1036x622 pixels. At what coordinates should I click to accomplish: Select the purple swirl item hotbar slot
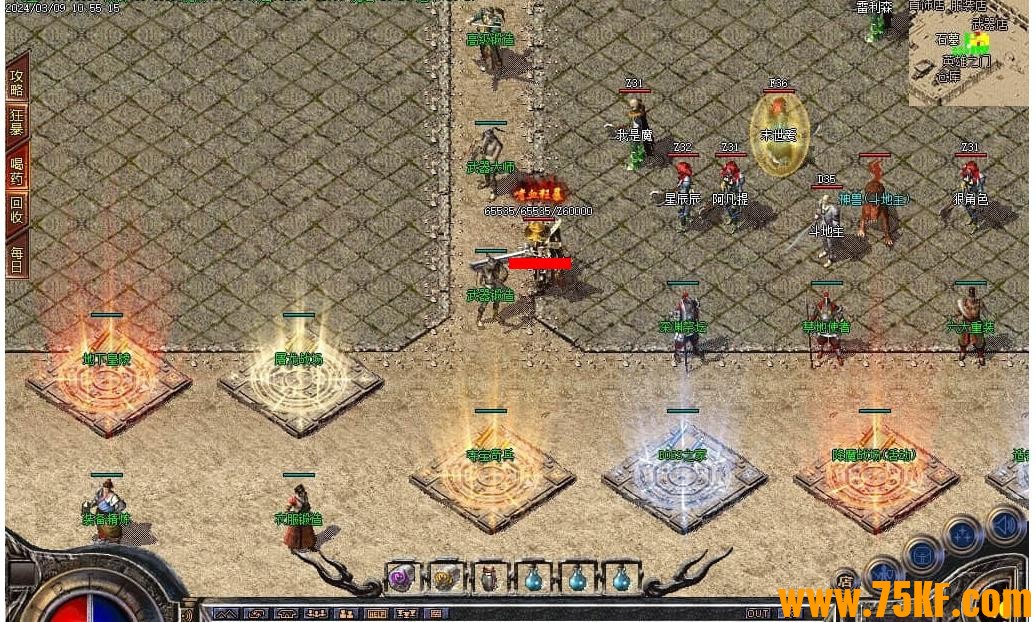pyautogui.click(x=401, y=578)
